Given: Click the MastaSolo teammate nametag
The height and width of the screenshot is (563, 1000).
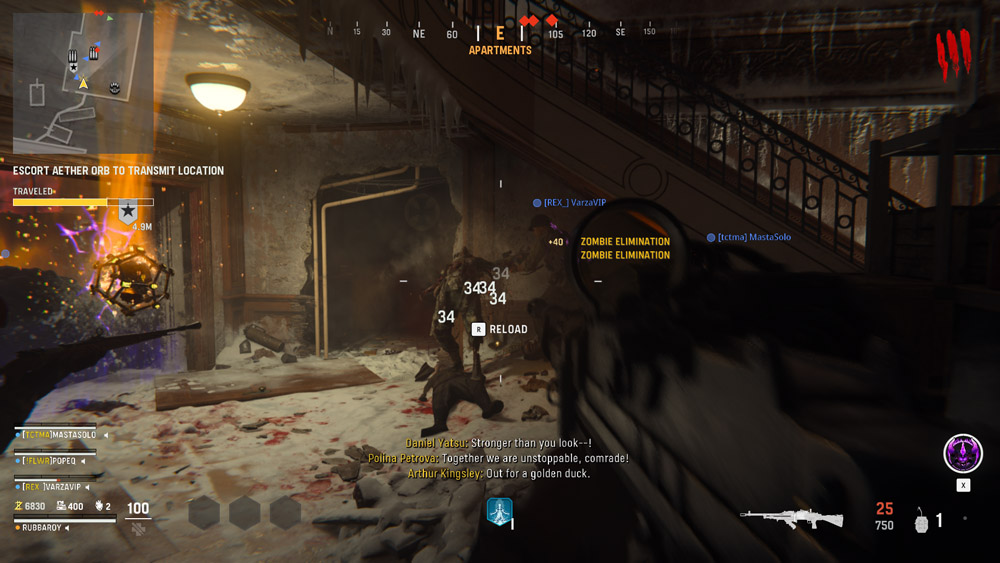Looking at the screenshot, I should click(x=747, y=238).
